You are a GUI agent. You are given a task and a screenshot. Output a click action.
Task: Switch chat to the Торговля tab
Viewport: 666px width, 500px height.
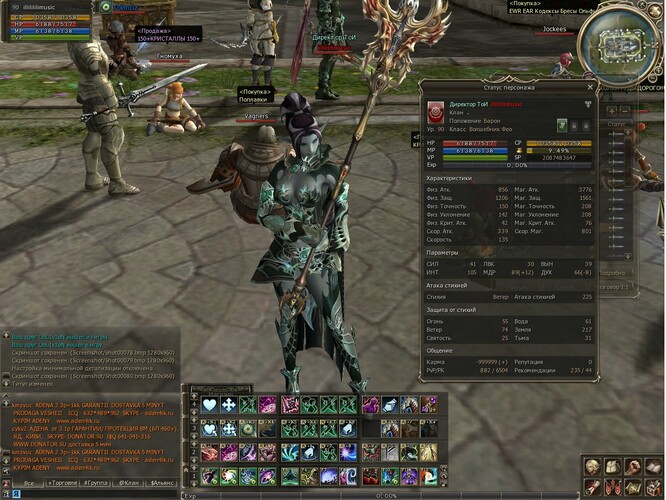coord(63,482)
